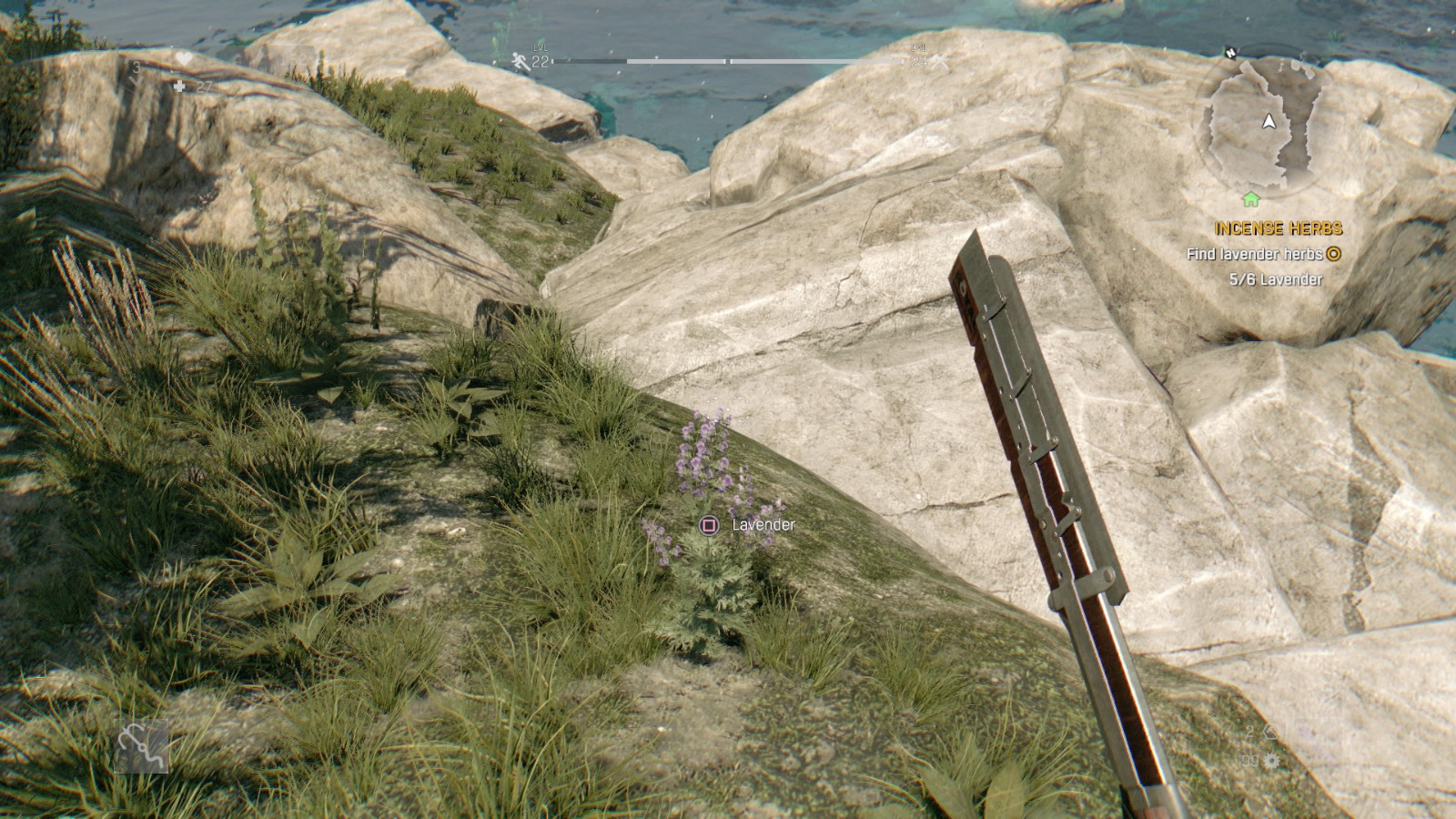Click the heart health icon
The image size is (1456, 819).
point(185,57)
